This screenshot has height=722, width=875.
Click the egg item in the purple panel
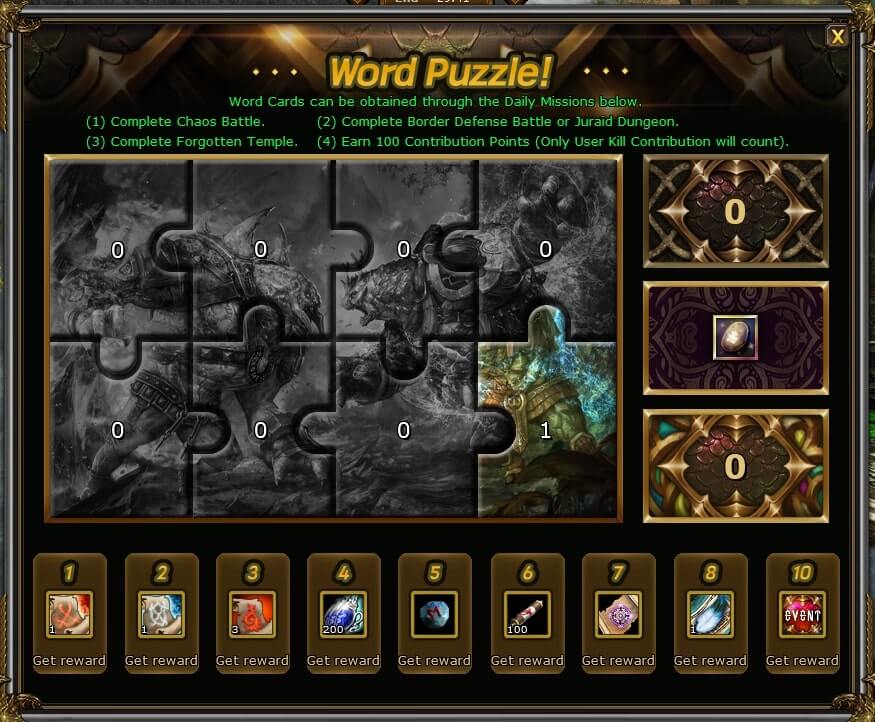click(735, 338)
